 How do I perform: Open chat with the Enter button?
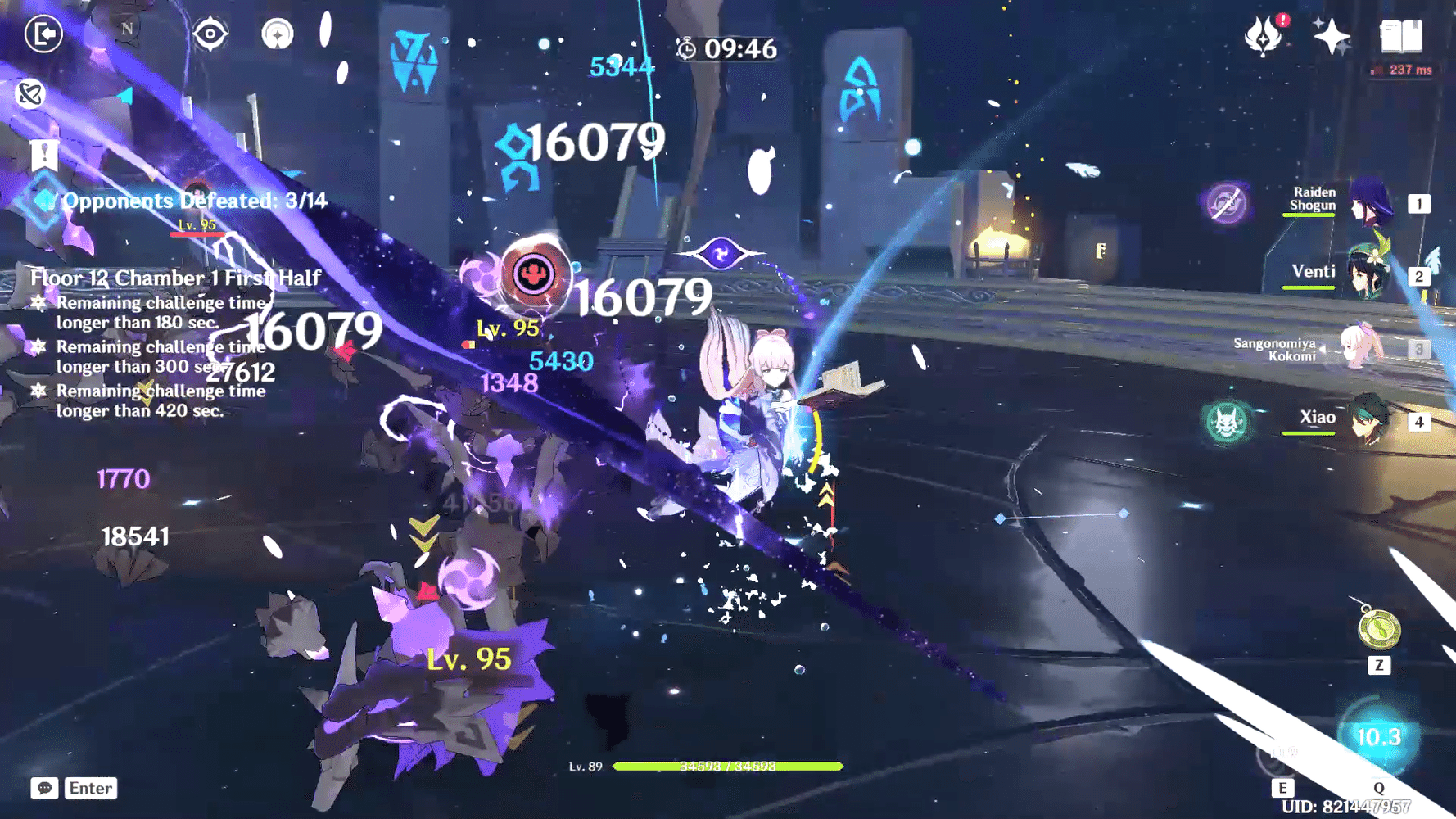(x=91, y=789)
